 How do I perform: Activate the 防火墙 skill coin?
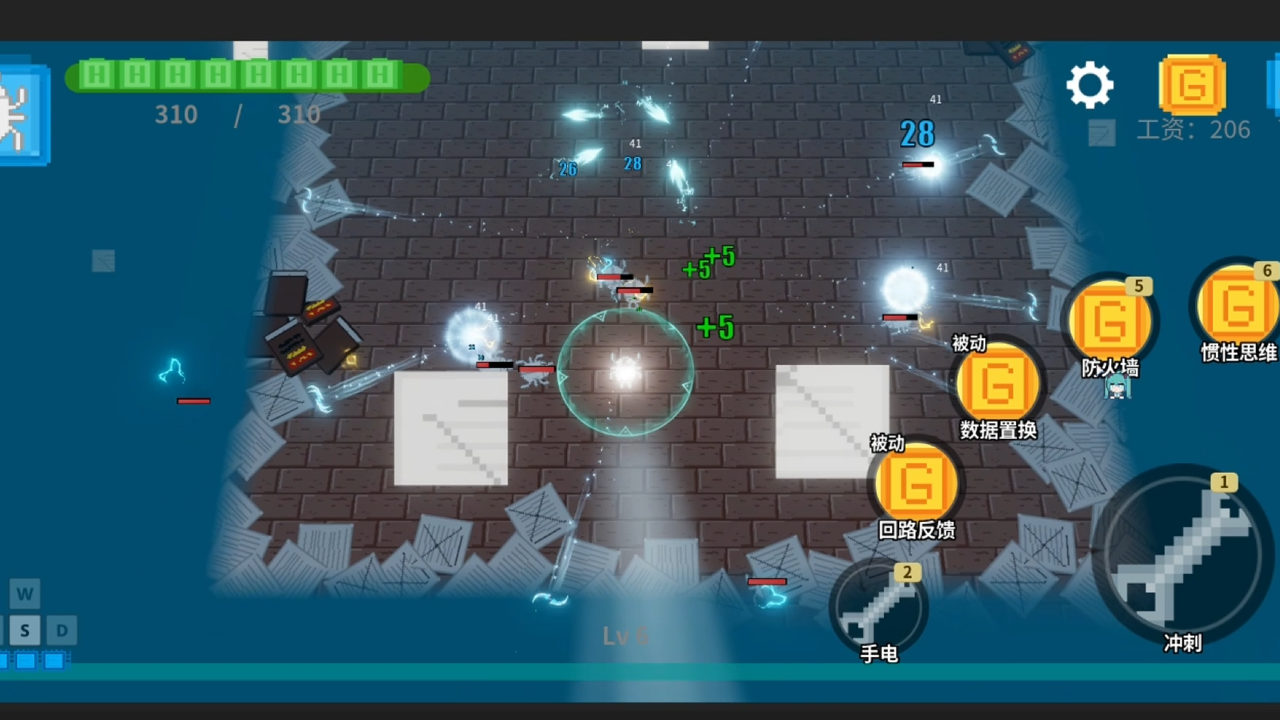(1110, 320)
